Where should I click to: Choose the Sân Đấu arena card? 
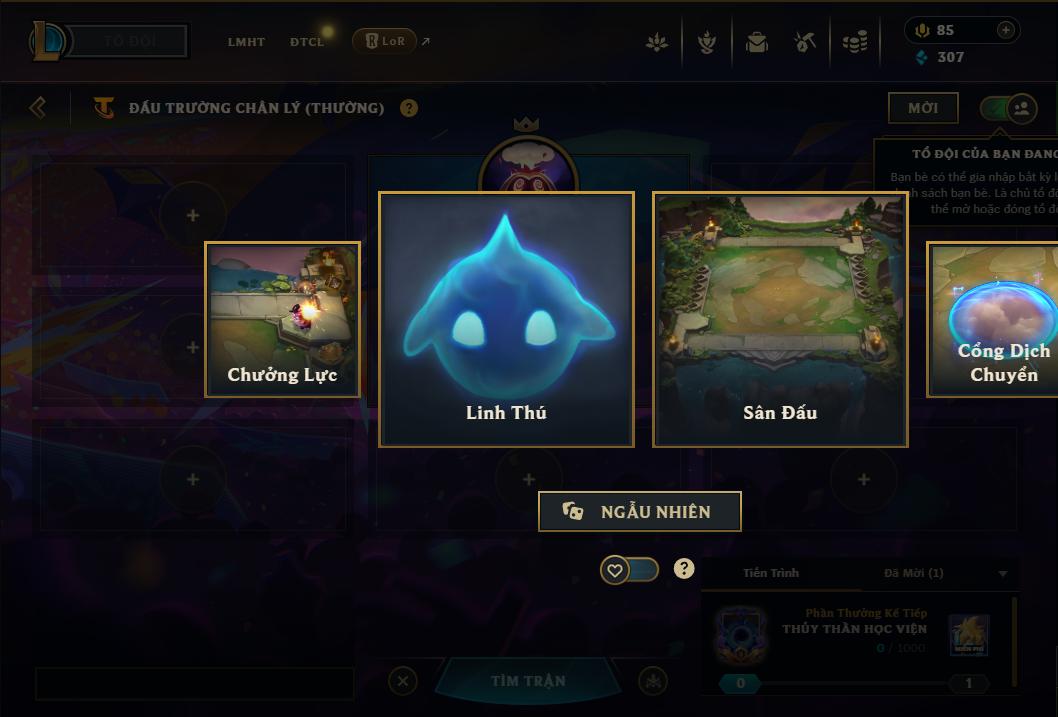click(x=780, y=319)
